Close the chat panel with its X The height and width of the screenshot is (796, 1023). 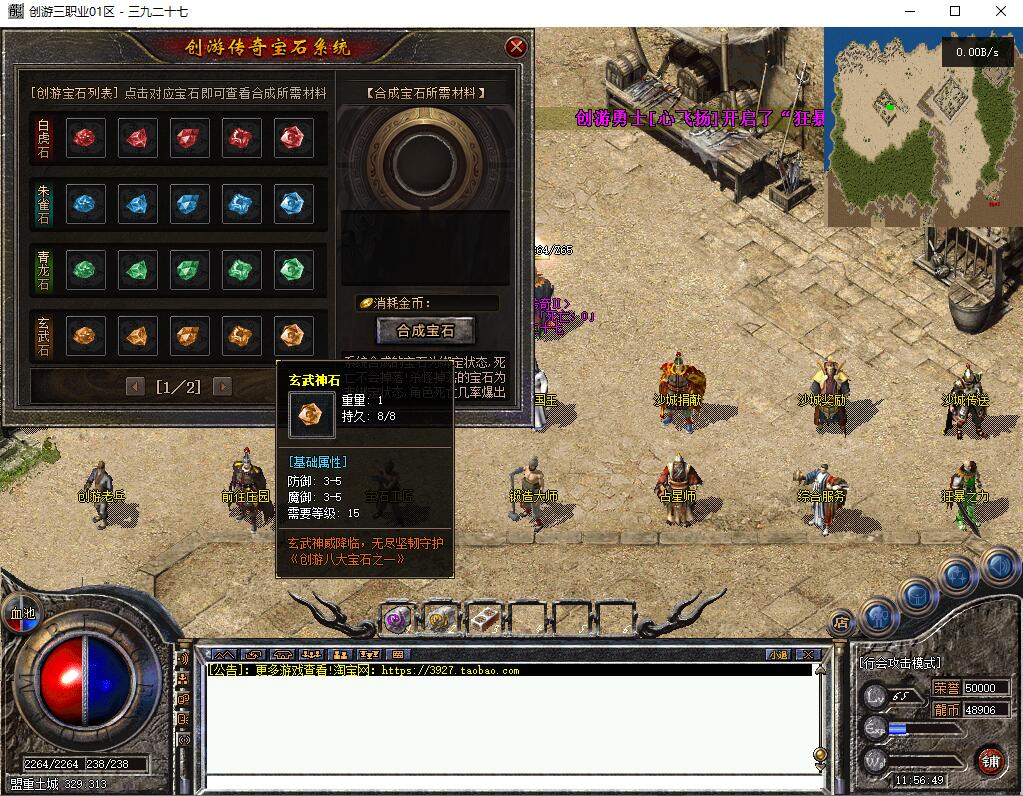coord(808,654)
